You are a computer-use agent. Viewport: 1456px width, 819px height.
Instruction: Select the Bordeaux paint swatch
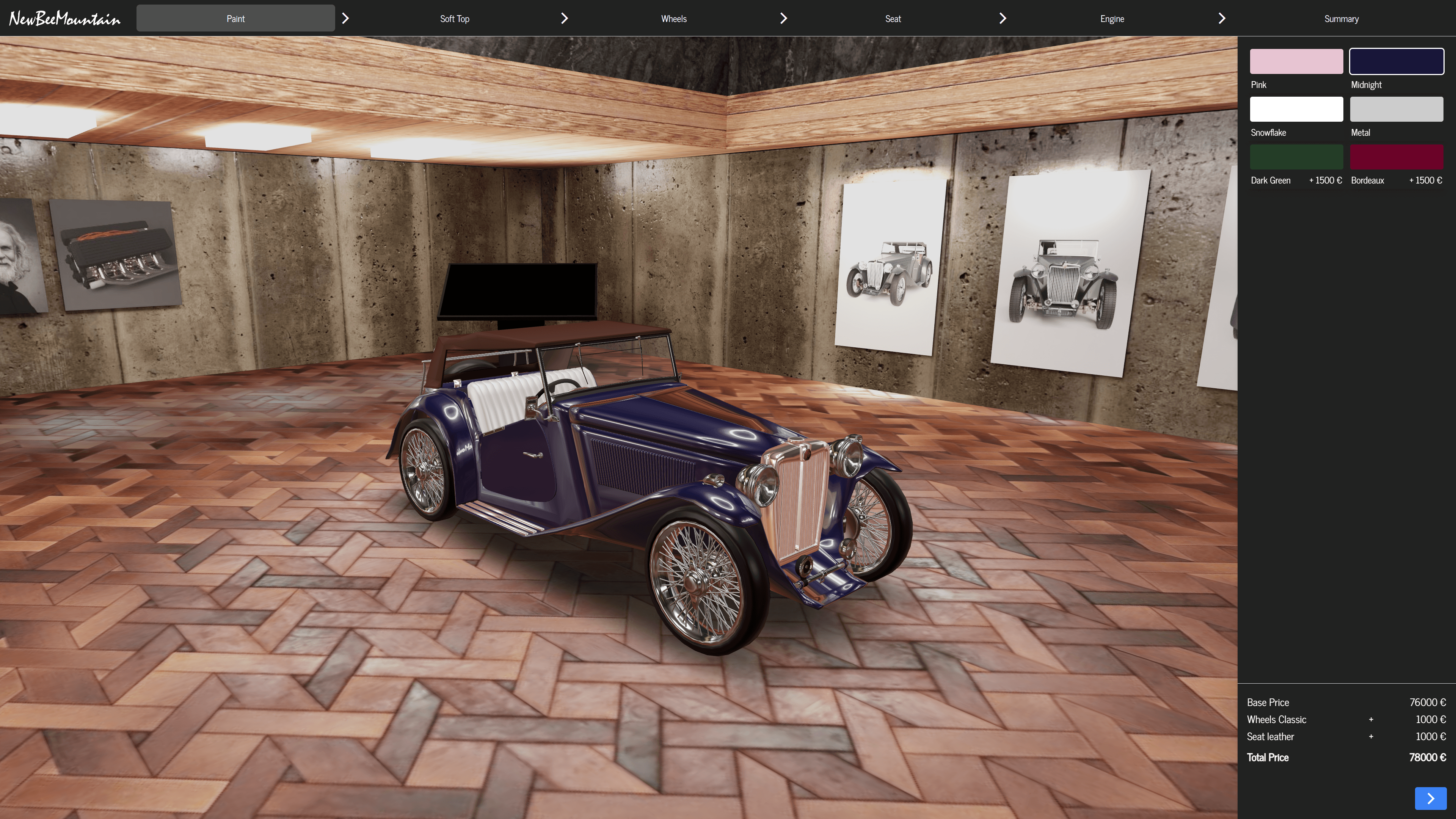1396,157
